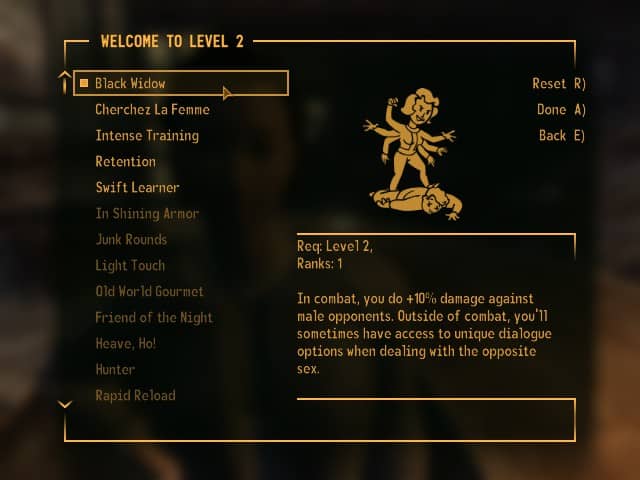This screenshot has width=640, height=480.
Task: Select the Junk Rounds perk entry
Action: [131, 239]
